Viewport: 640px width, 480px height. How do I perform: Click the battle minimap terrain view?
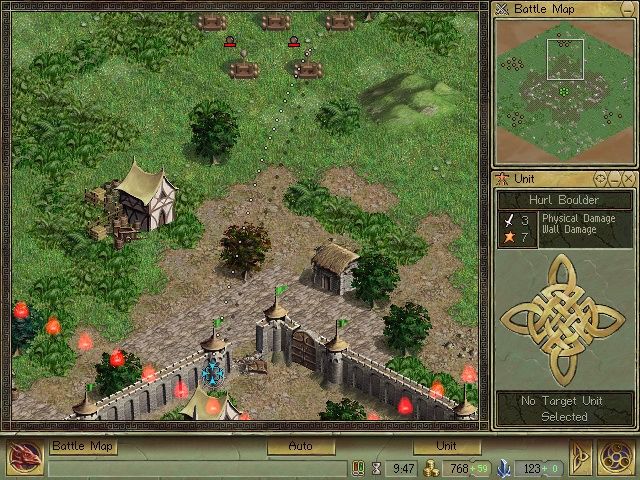565,87
